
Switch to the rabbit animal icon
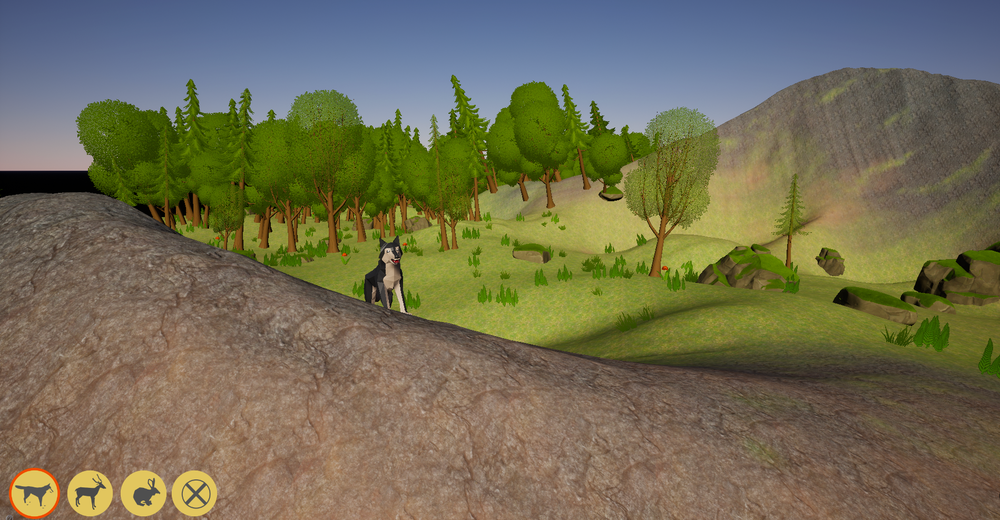click(143, 493)
